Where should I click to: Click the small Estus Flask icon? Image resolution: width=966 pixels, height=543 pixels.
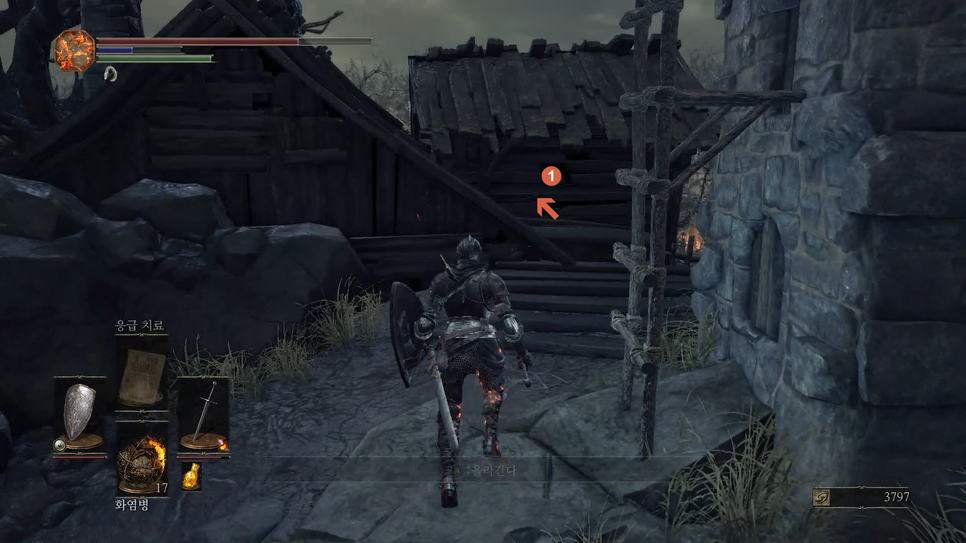tap(191, 476)
